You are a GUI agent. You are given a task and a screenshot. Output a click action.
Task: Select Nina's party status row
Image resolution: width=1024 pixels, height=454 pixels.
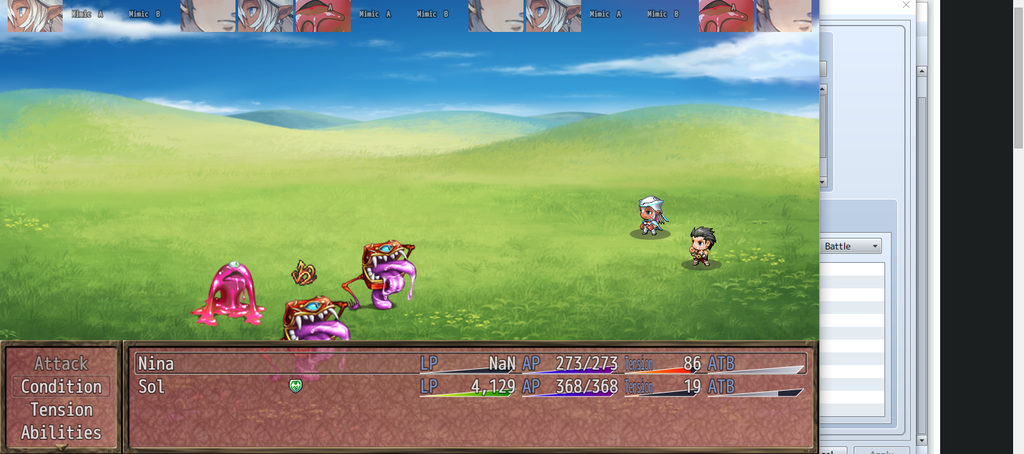click(x=470, y=364)
